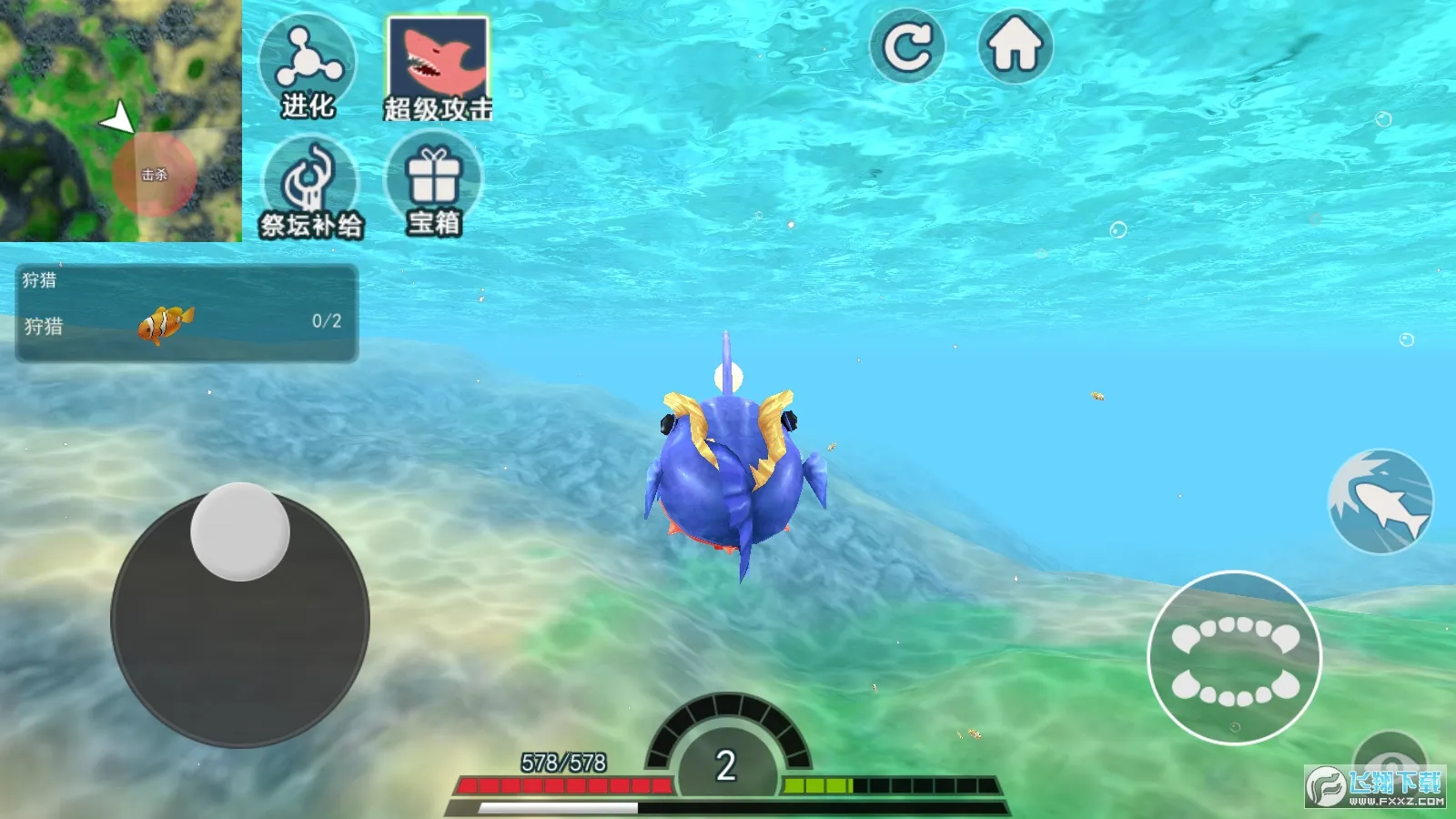Viewport: 1456px width, 819px height.
Task: Open the 祭坛补给 altar supply
Action: tap(311, 188)
